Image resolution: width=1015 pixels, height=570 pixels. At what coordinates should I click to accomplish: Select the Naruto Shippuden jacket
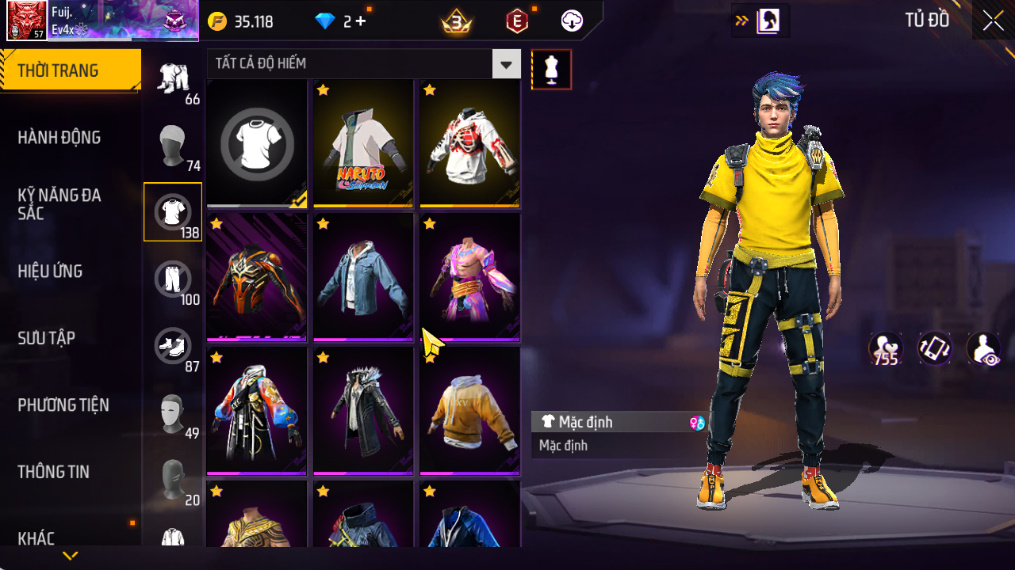(363, 143)
